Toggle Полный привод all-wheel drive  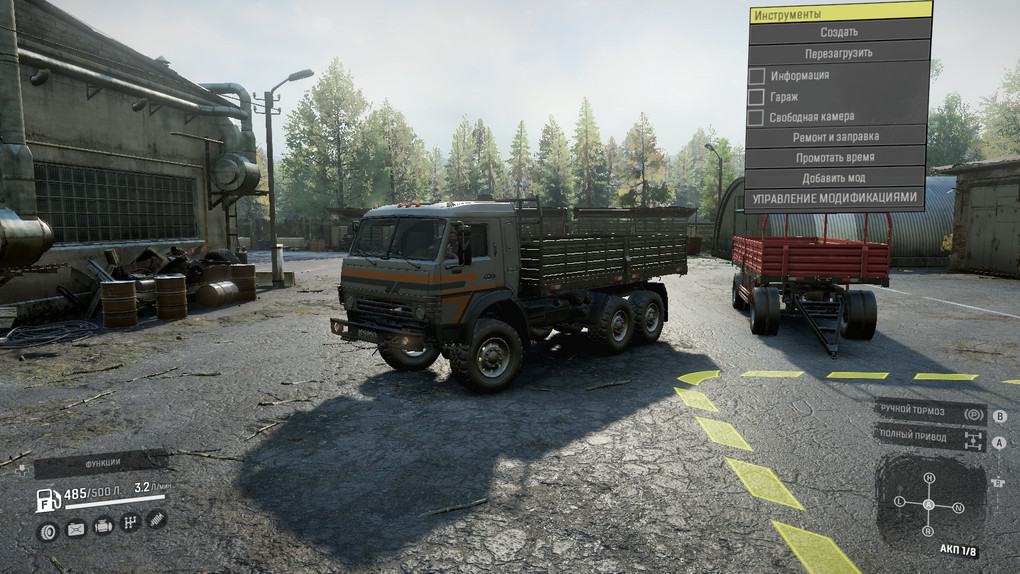coord(930,437)
